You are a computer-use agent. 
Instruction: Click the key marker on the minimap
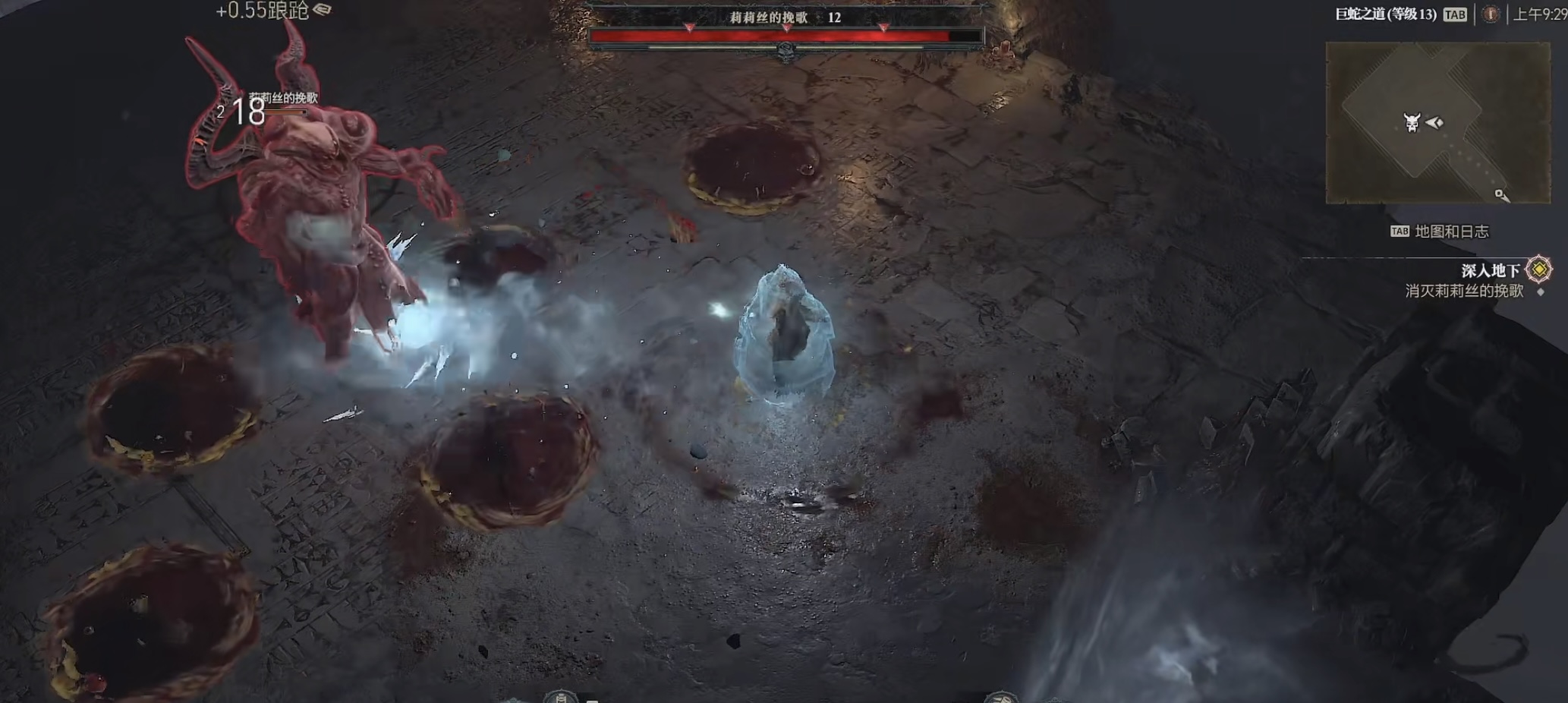[1501, 196]
